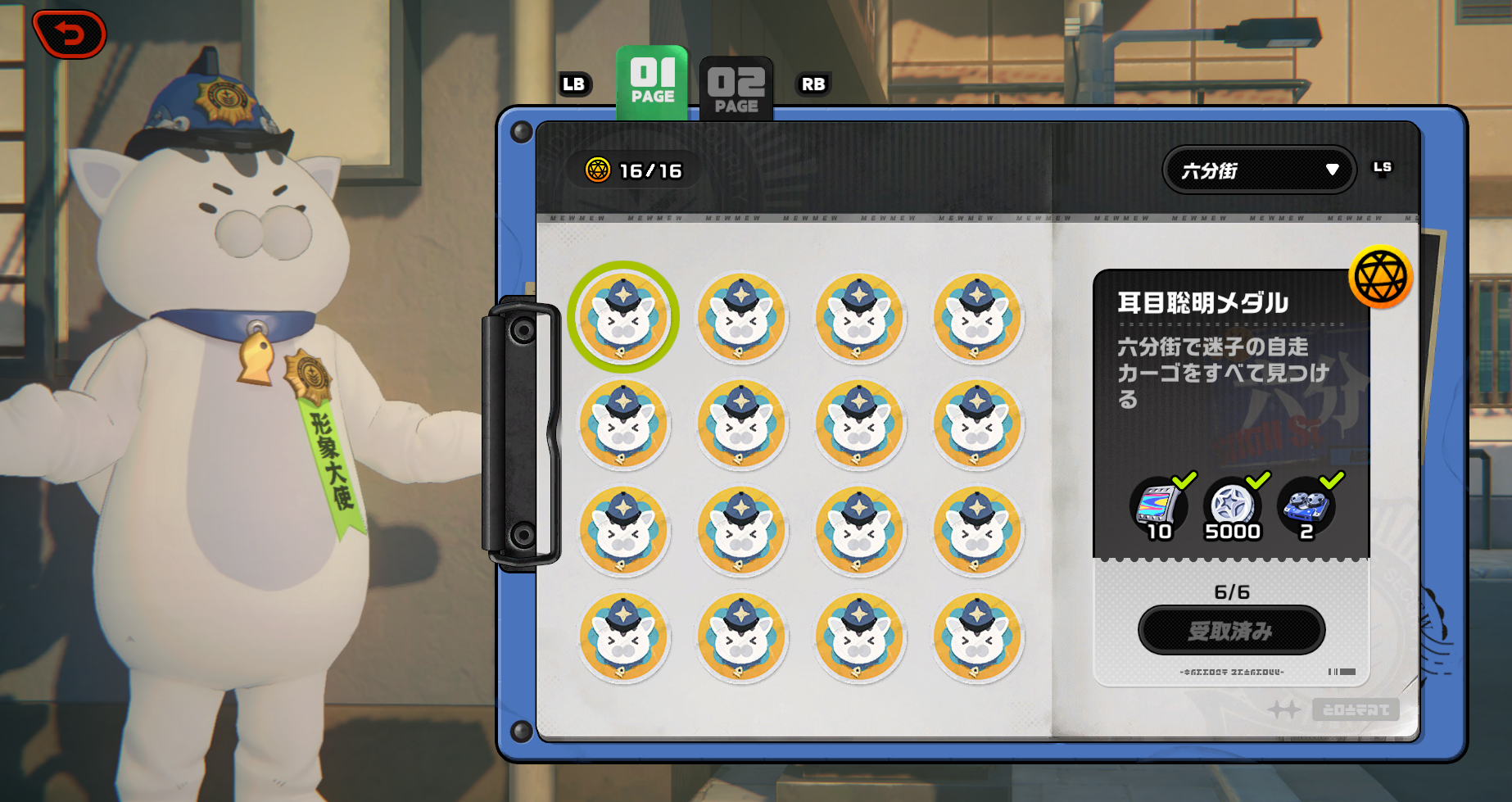Click the 受取済み claimed button

tap(1231, 630)
